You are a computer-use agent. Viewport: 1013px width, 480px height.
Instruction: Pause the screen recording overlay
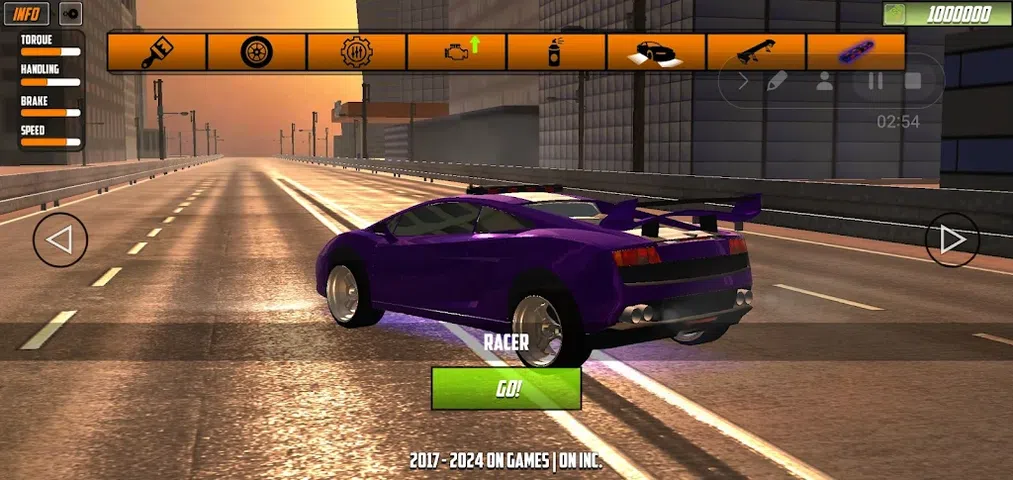point(875,82)
